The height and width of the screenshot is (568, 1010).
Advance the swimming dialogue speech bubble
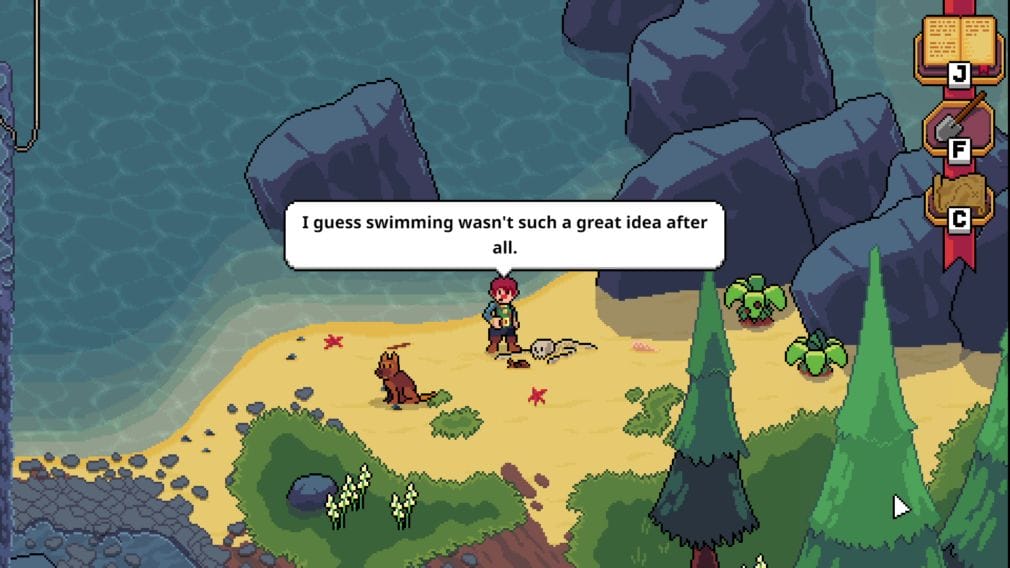click(504, 234)
